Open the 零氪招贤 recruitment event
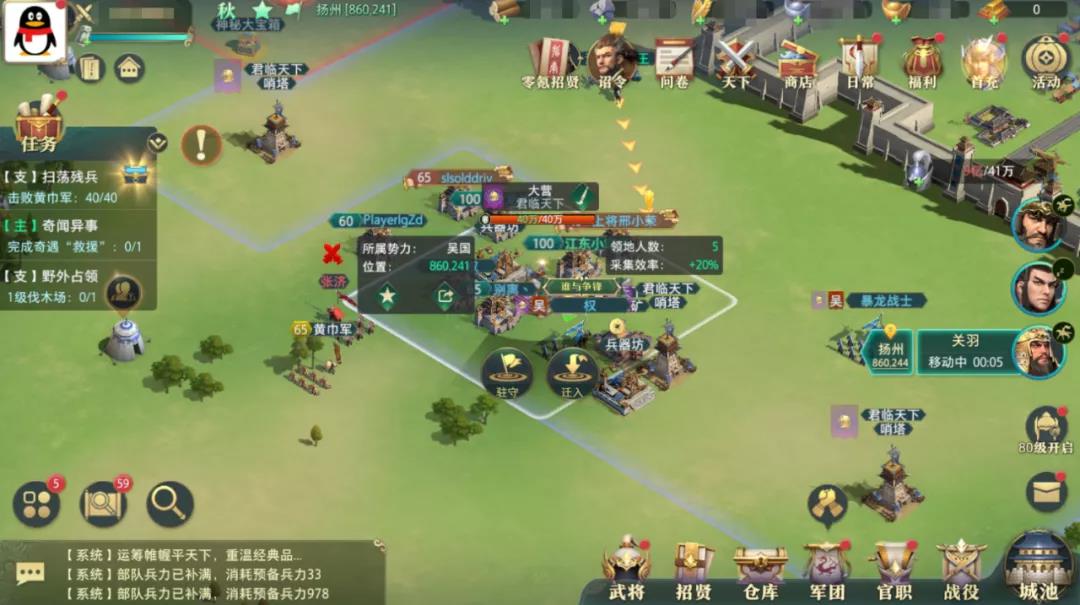The image size is (1080, 605). [551, 62]
